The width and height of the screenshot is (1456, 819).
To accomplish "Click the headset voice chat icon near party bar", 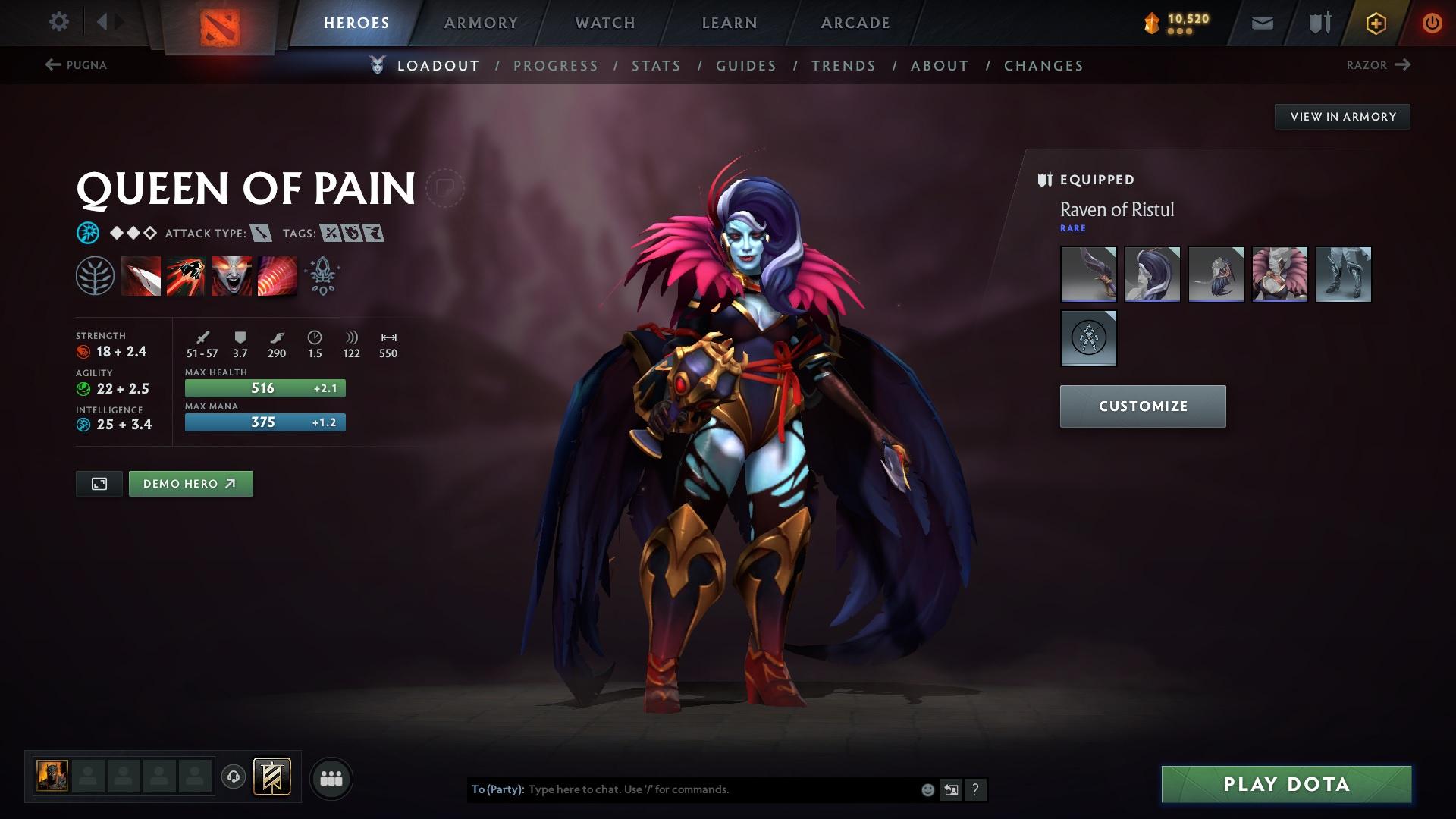I will [x=233, y=777].
